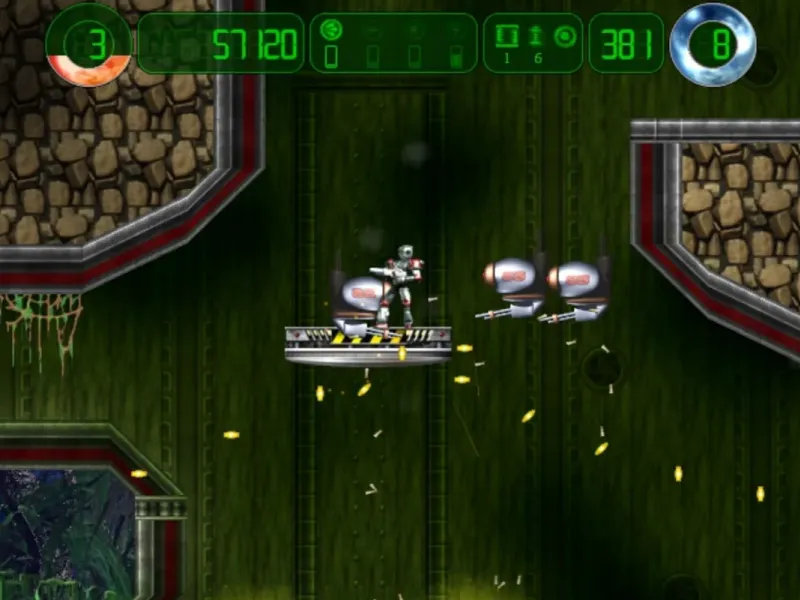The image size is (800, 600).
Task: Click the upward arrow item icon
Action: [535, 36]
